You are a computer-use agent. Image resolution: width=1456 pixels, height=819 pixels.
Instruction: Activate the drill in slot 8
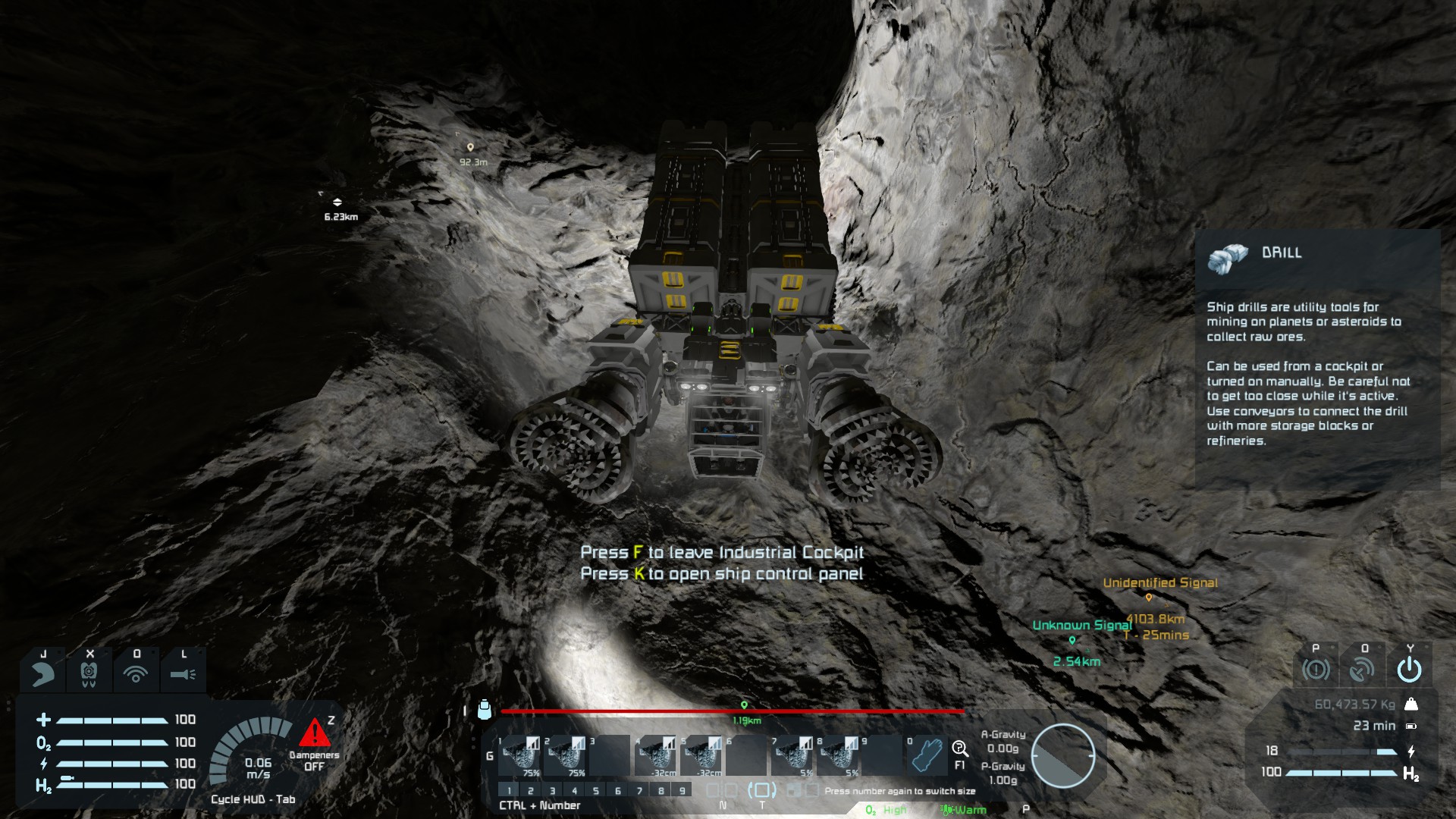839,755
